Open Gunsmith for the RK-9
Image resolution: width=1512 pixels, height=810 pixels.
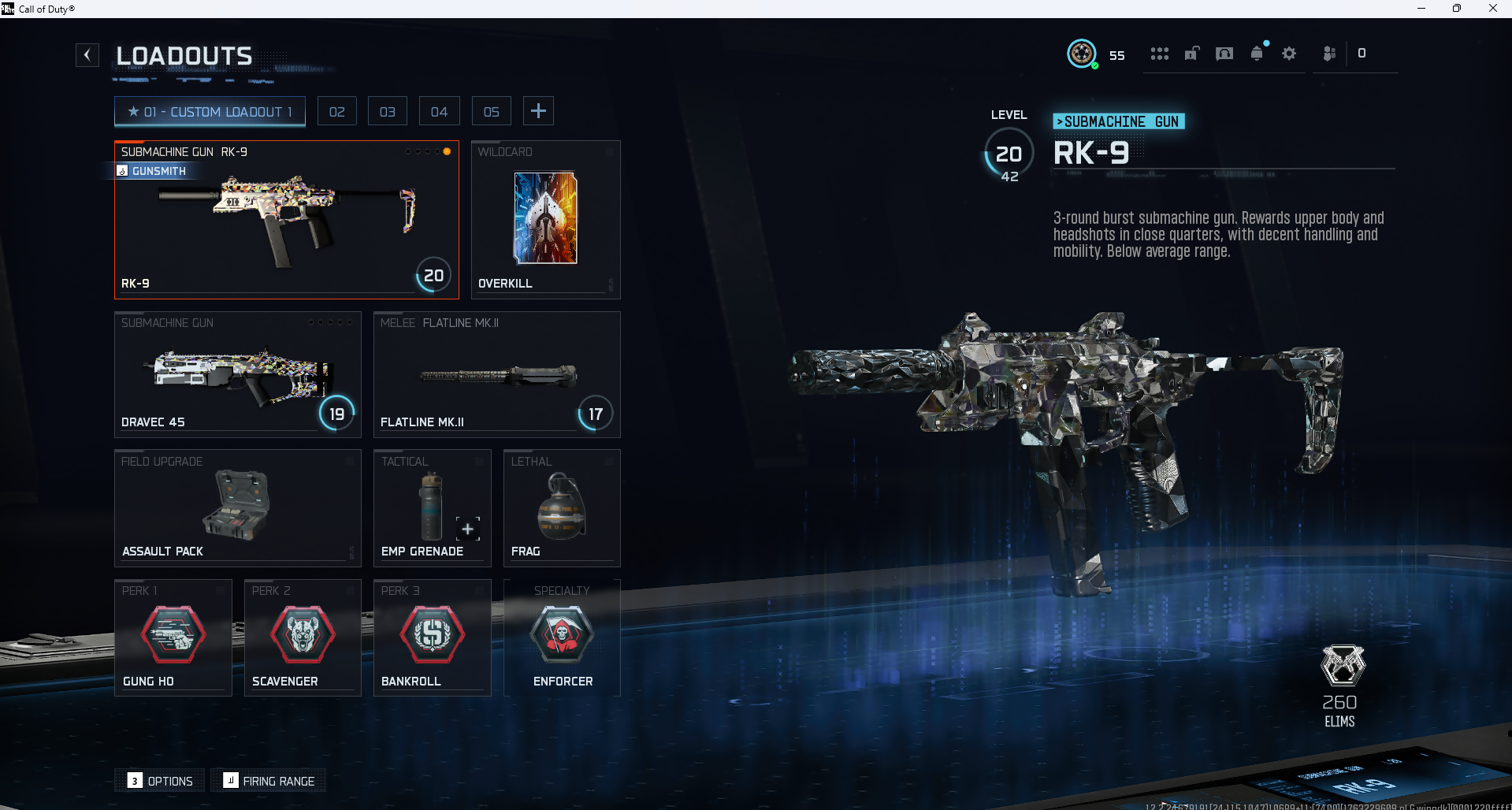click(152, 171)
